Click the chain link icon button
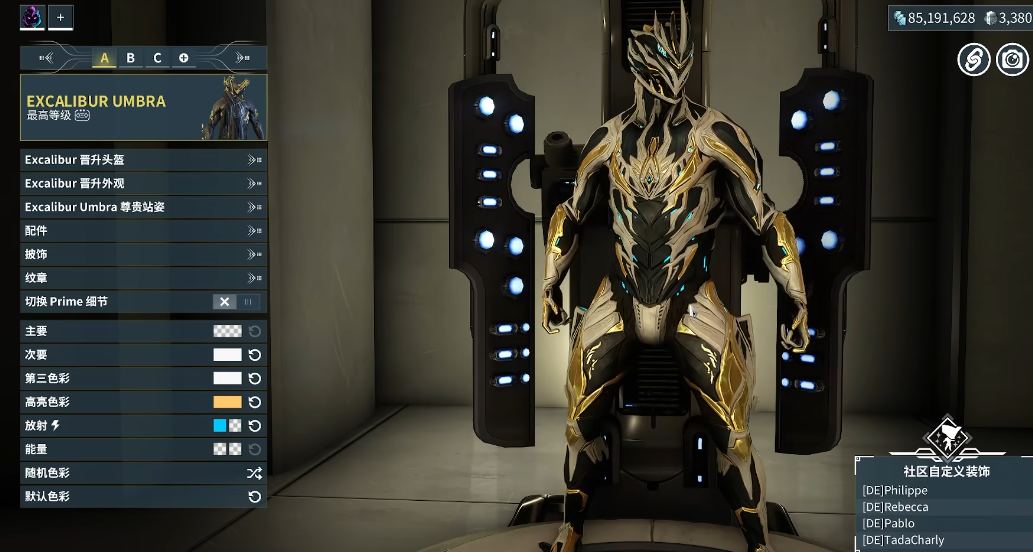Screen dimensions: 1033x552 tap(973, 60)
